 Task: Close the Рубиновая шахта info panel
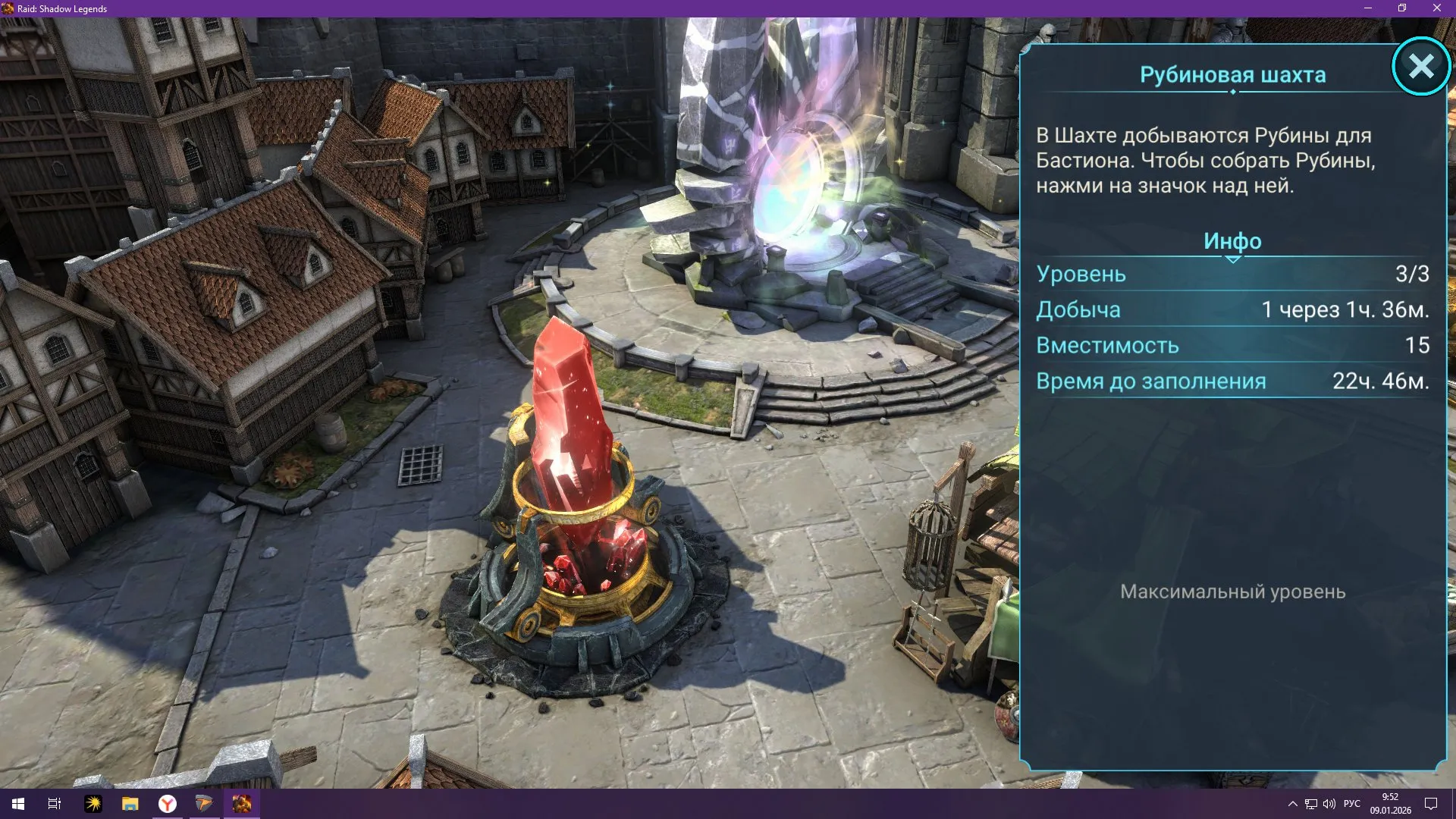tap(1421, 67)
